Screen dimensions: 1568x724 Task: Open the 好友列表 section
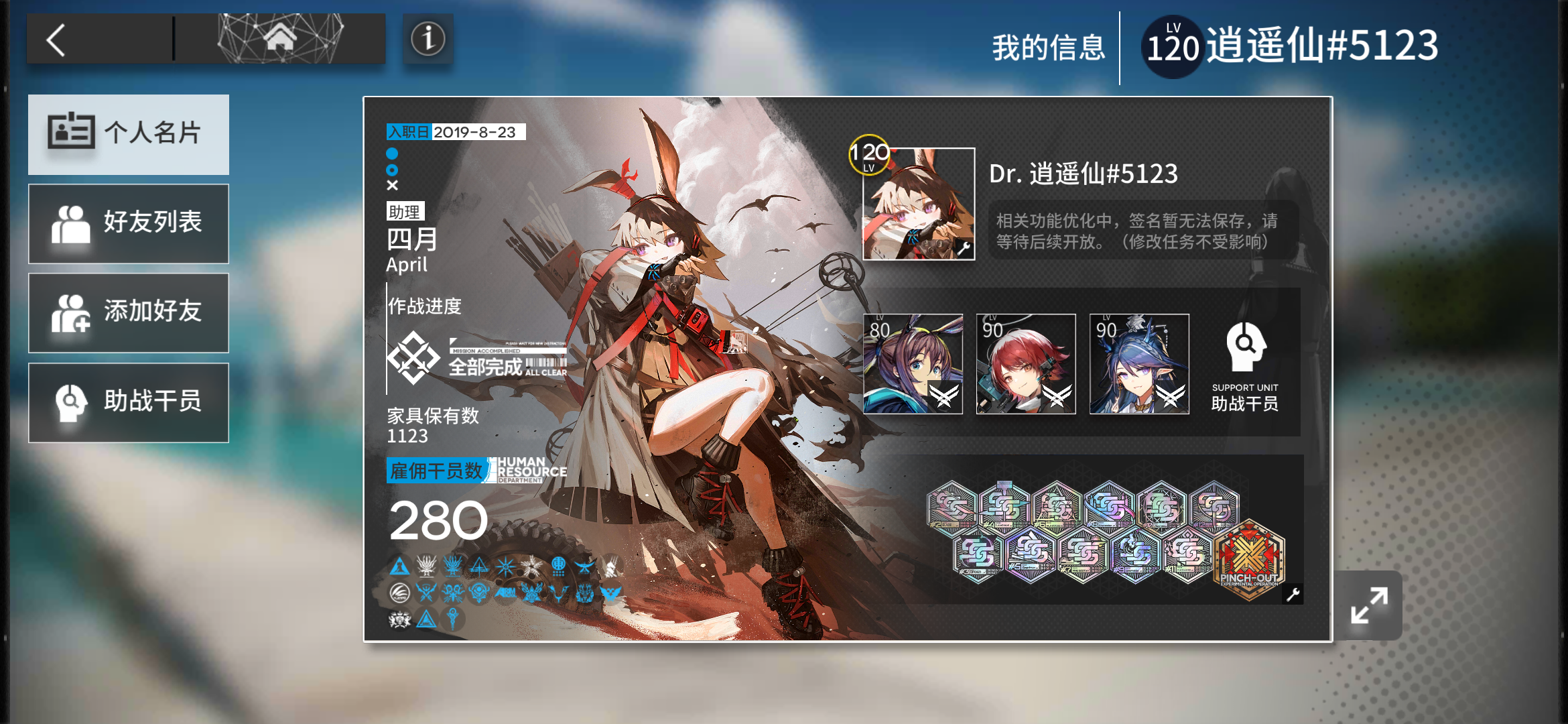[128, 223]
